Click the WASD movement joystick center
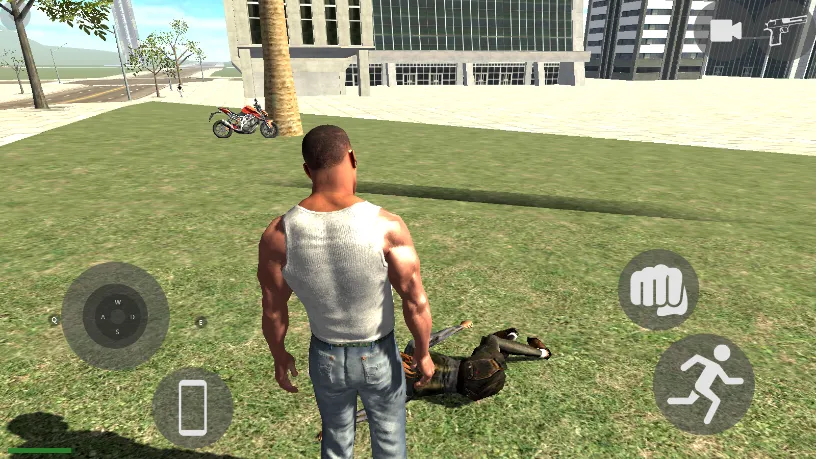The height and width of the screenshot is (459, 816). (x=116, y=316)
